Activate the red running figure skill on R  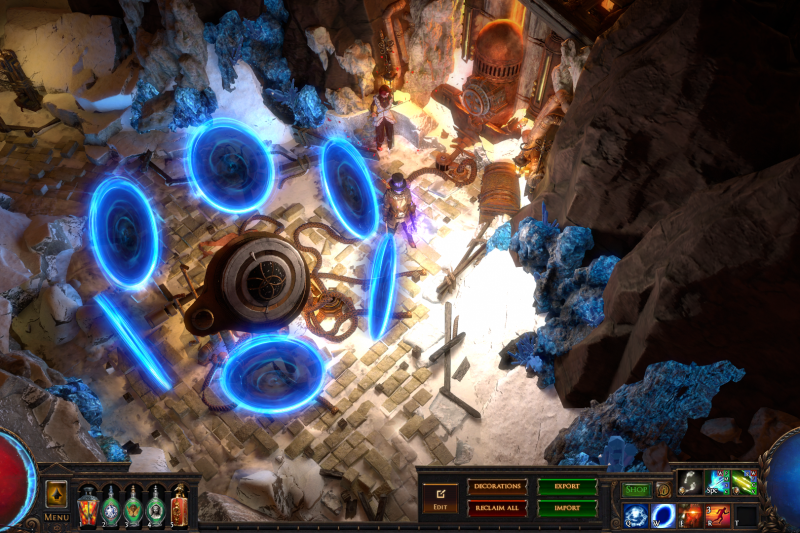tap(717, 516)
